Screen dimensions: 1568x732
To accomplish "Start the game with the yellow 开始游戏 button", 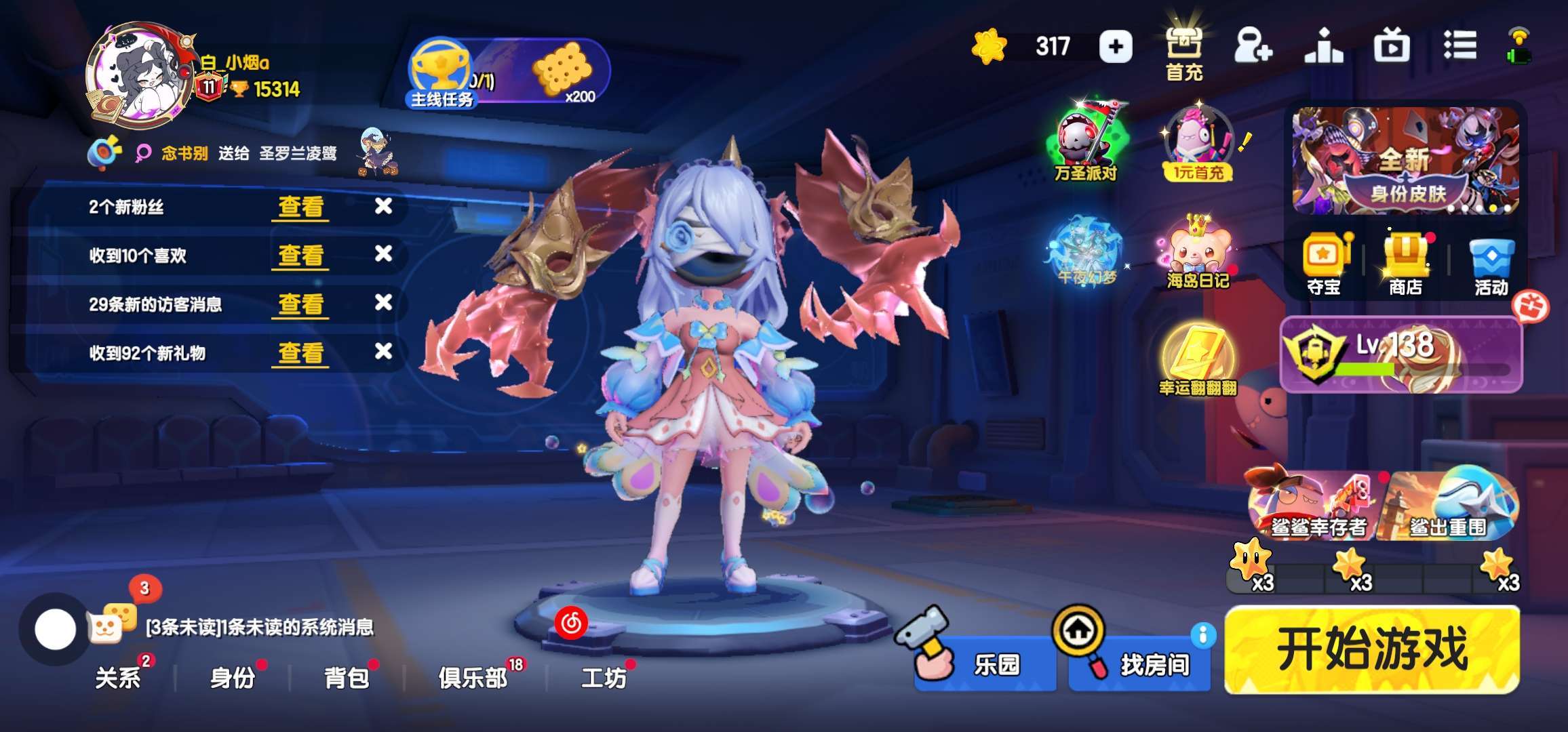I will pos(1371,649).
